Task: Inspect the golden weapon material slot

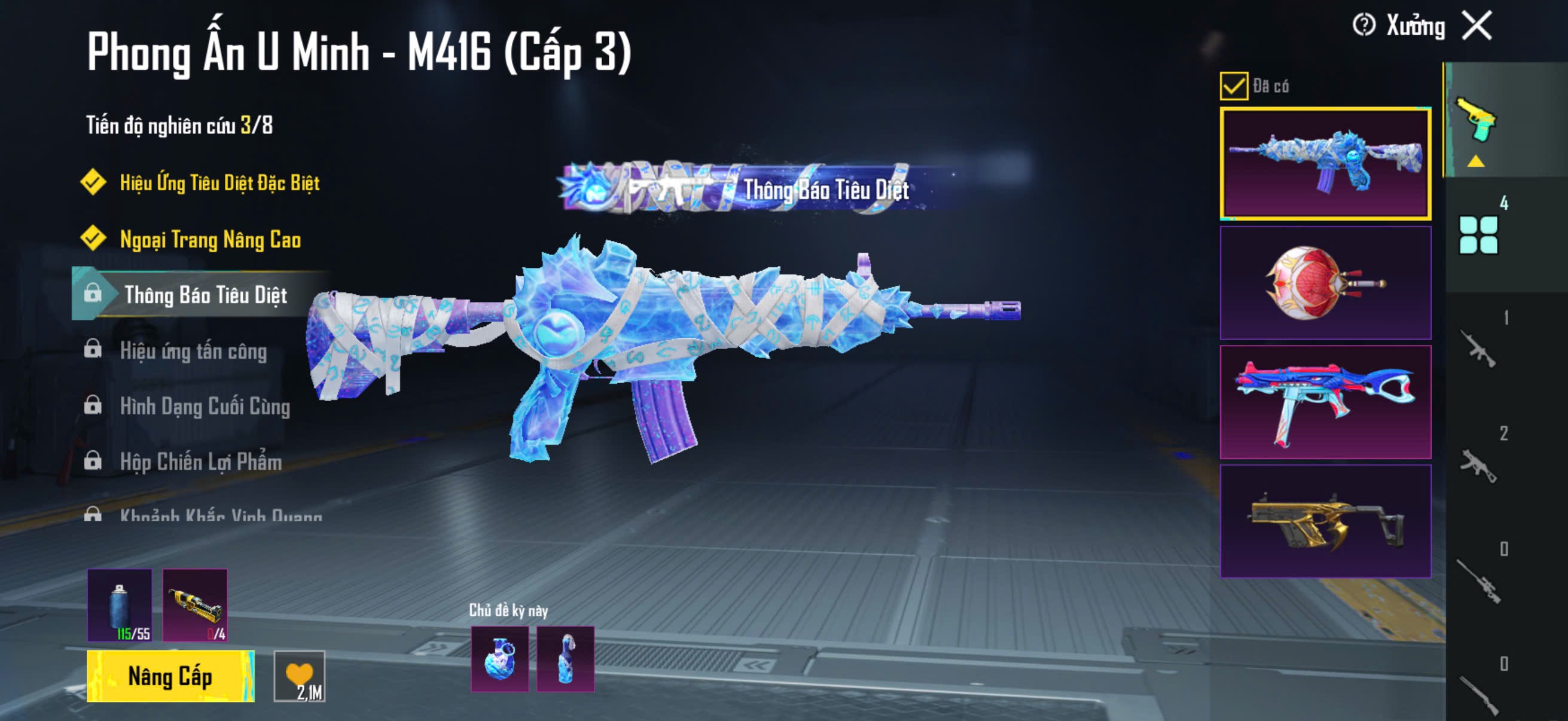Action: coord(195,605)
